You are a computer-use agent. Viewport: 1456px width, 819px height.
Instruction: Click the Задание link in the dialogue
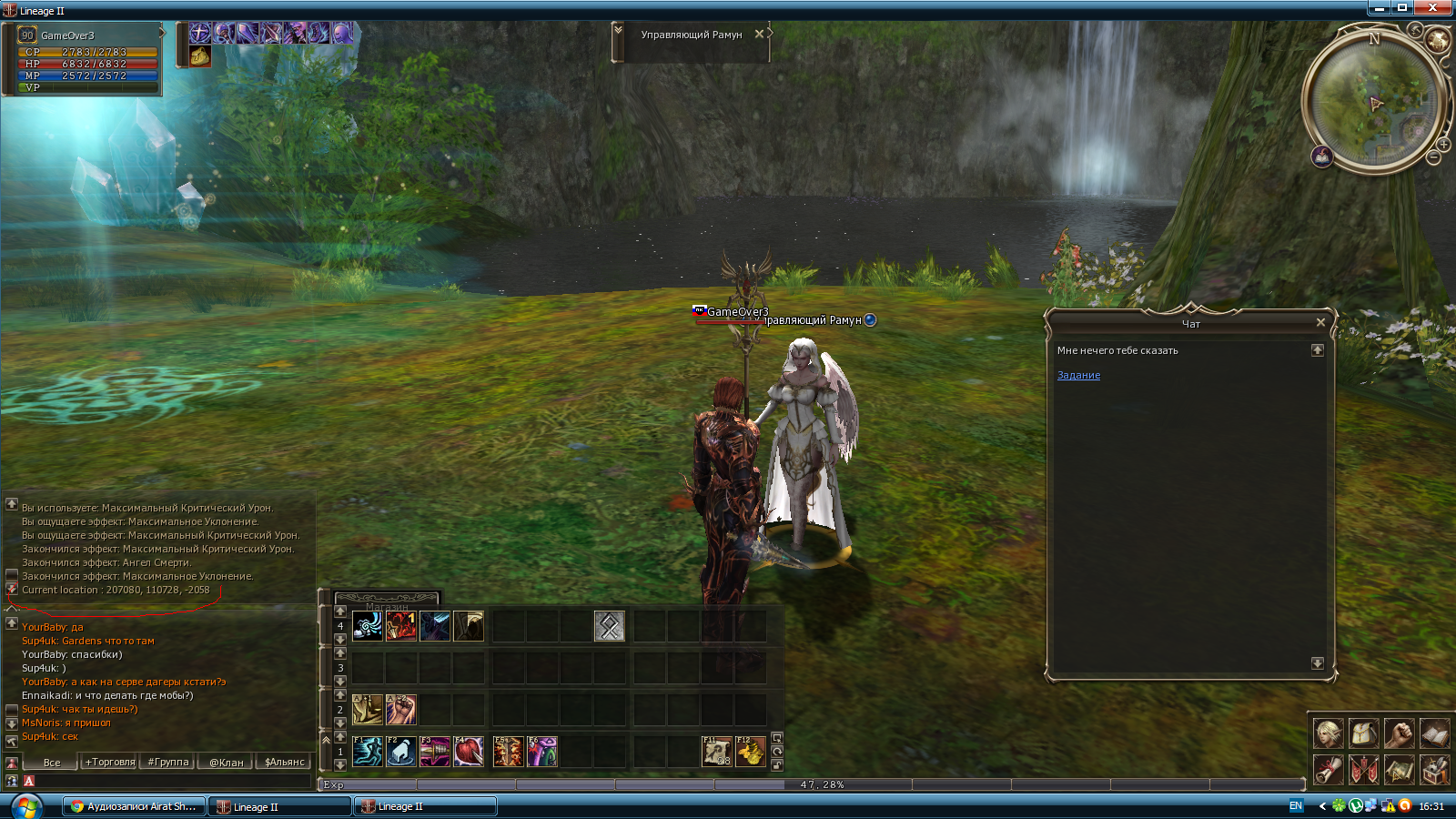point(1078,375)
